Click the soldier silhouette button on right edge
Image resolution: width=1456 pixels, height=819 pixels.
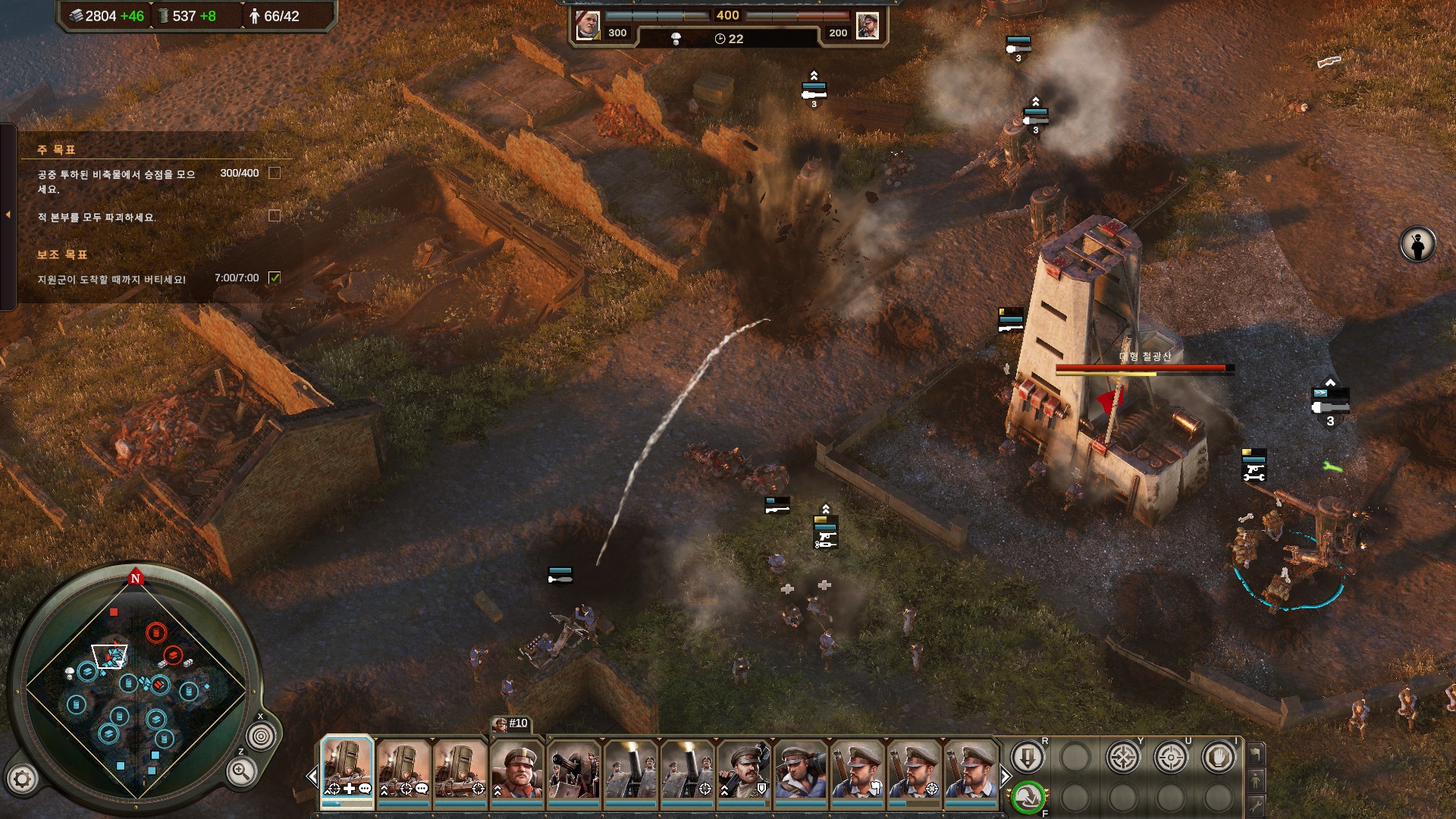(1417, 245)
